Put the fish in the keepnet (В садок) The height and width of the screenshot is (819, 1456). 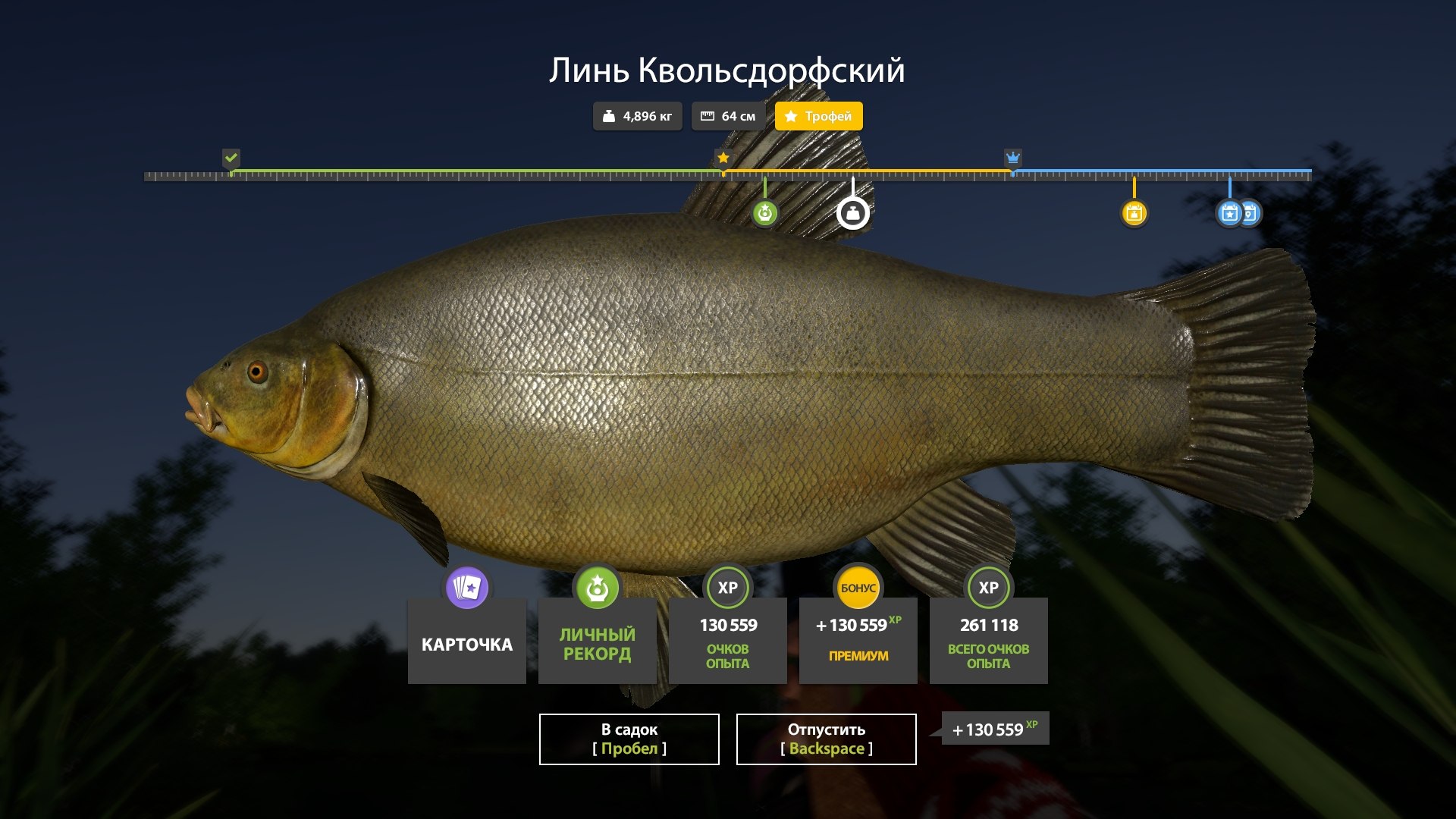coord(629,739)
